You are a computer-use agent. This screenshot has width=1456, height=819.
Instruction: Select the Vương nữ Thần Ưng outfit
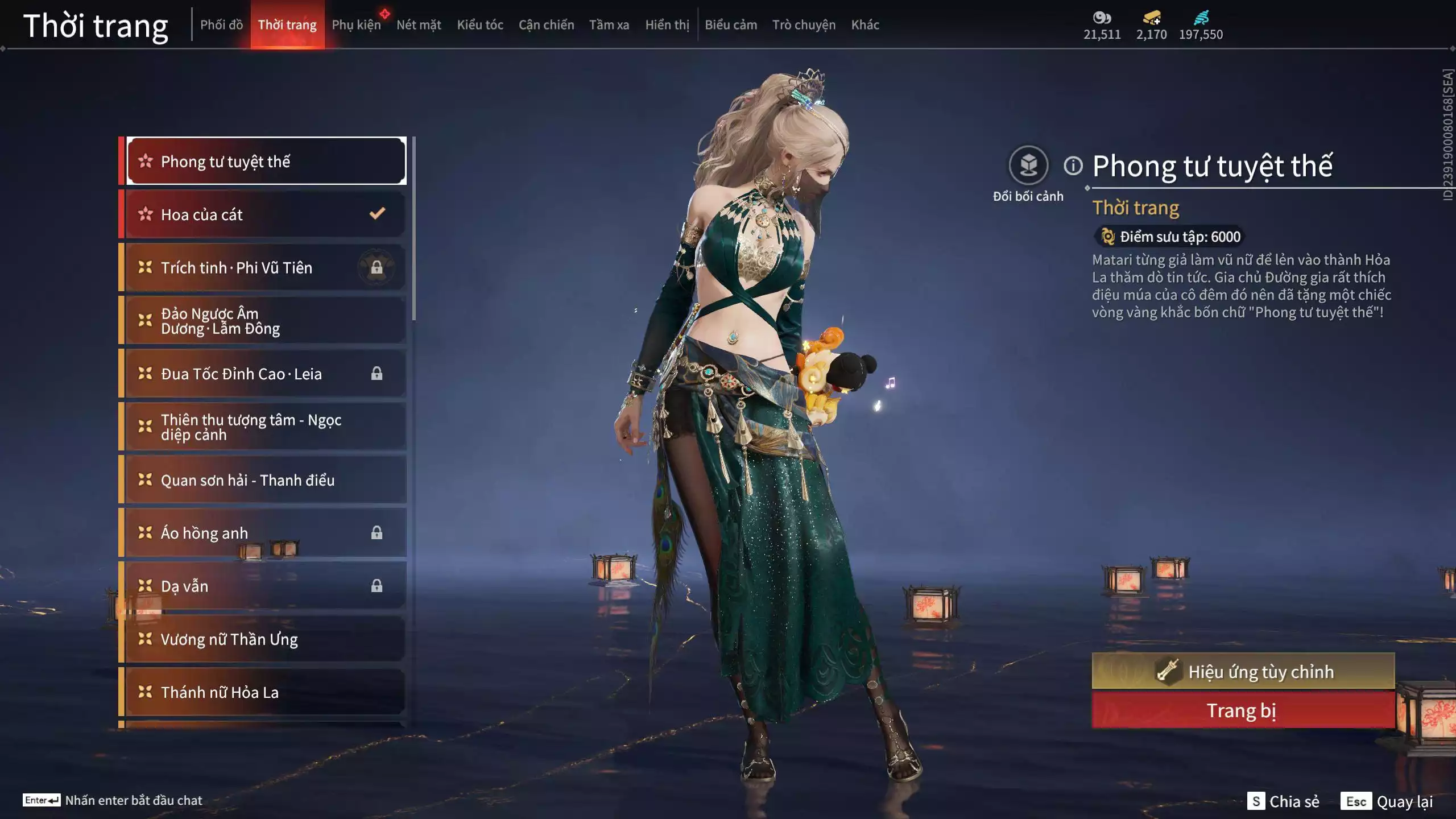pos(265,639)
